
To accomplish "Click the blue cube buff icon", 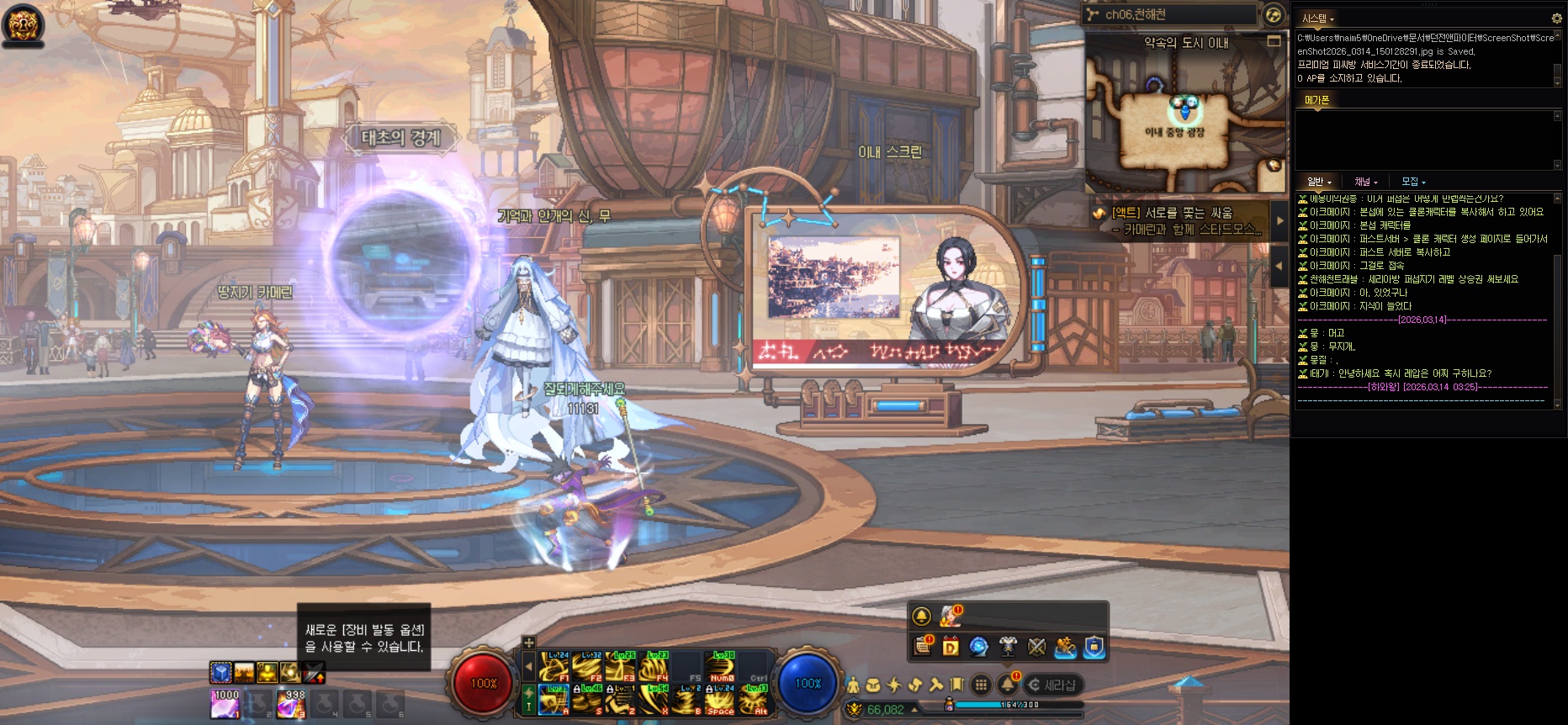I will pyautogui.click(x=220, y=672).
